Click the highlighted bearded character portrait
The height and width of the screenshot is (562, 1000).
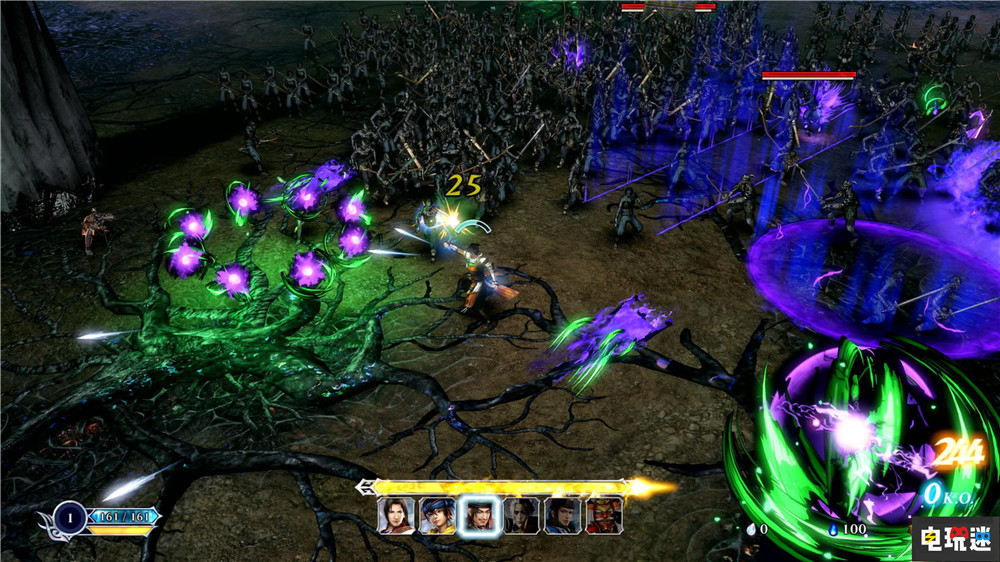pos(480,517)
